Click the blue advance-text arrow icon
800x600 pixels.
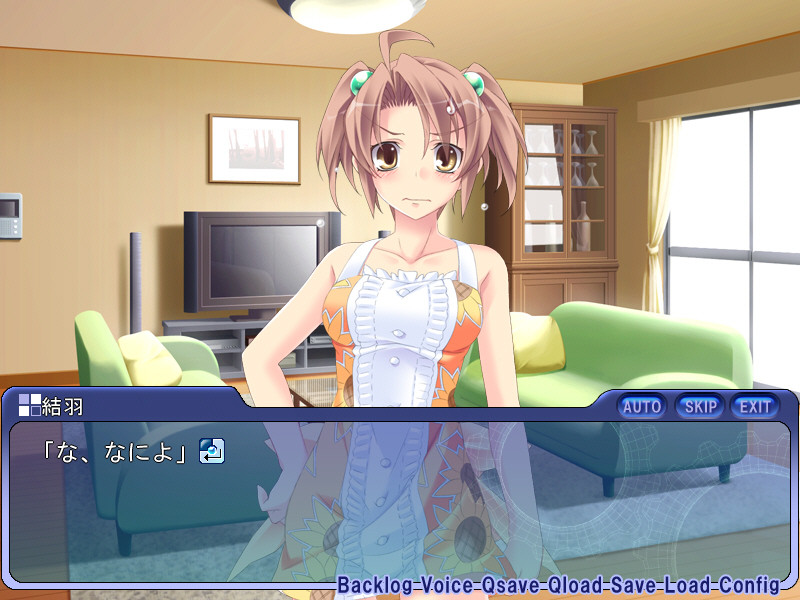[x=211, y=452]
